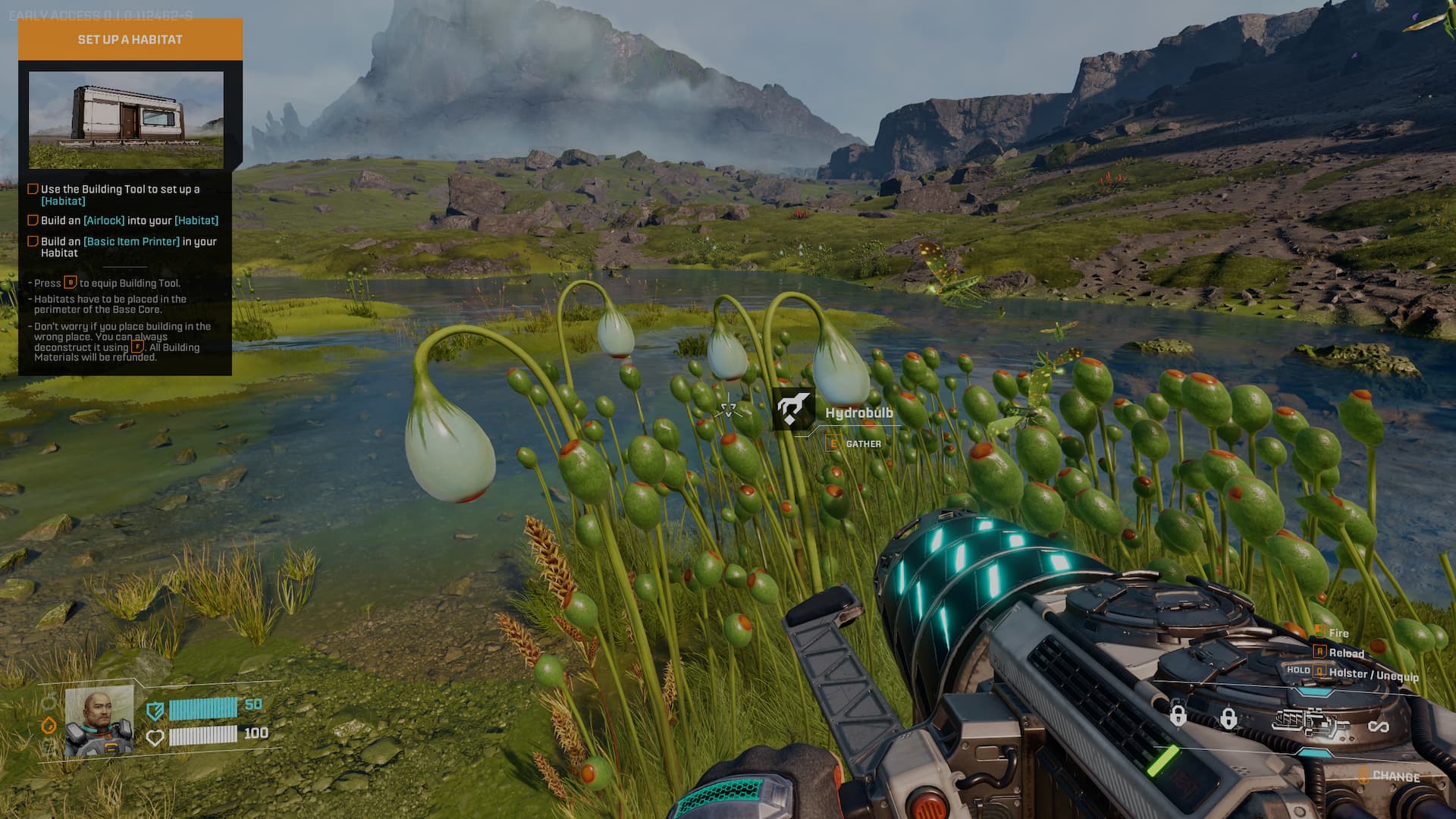Click the habitat preview thumbnail

point(126,119)
